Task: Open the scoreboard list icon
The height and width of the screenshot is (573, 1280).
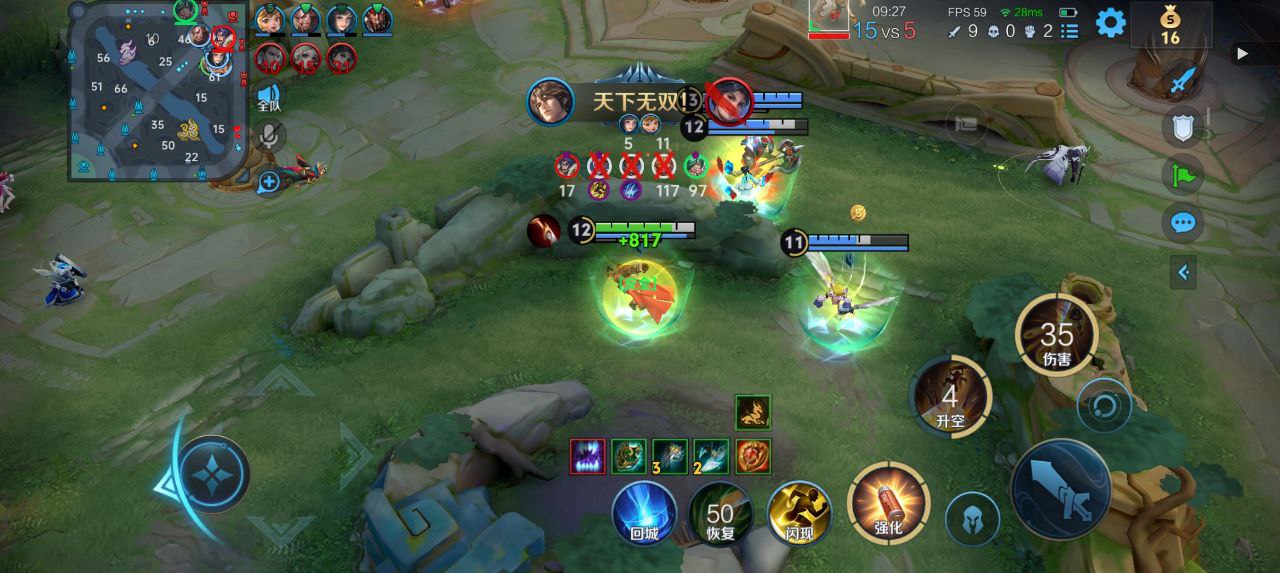Action: point(1070,31)
